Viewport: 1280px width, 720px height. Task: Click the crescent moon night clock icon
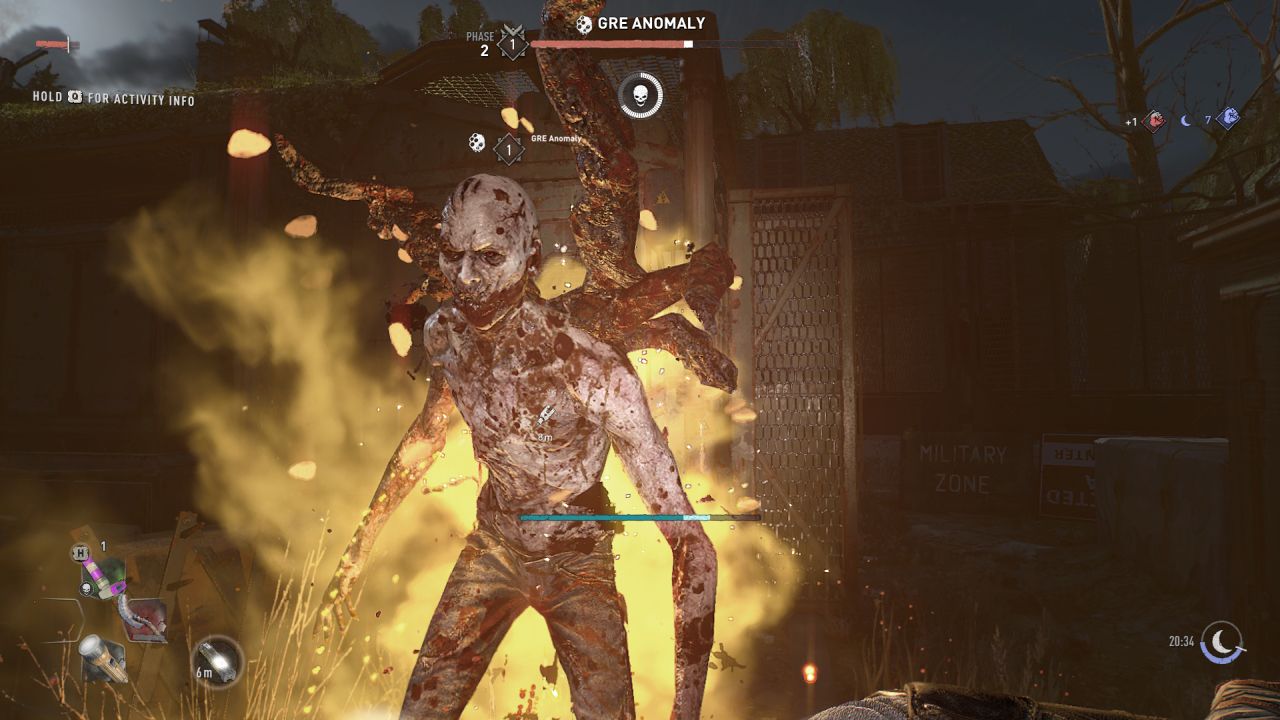click(1222, 642)
